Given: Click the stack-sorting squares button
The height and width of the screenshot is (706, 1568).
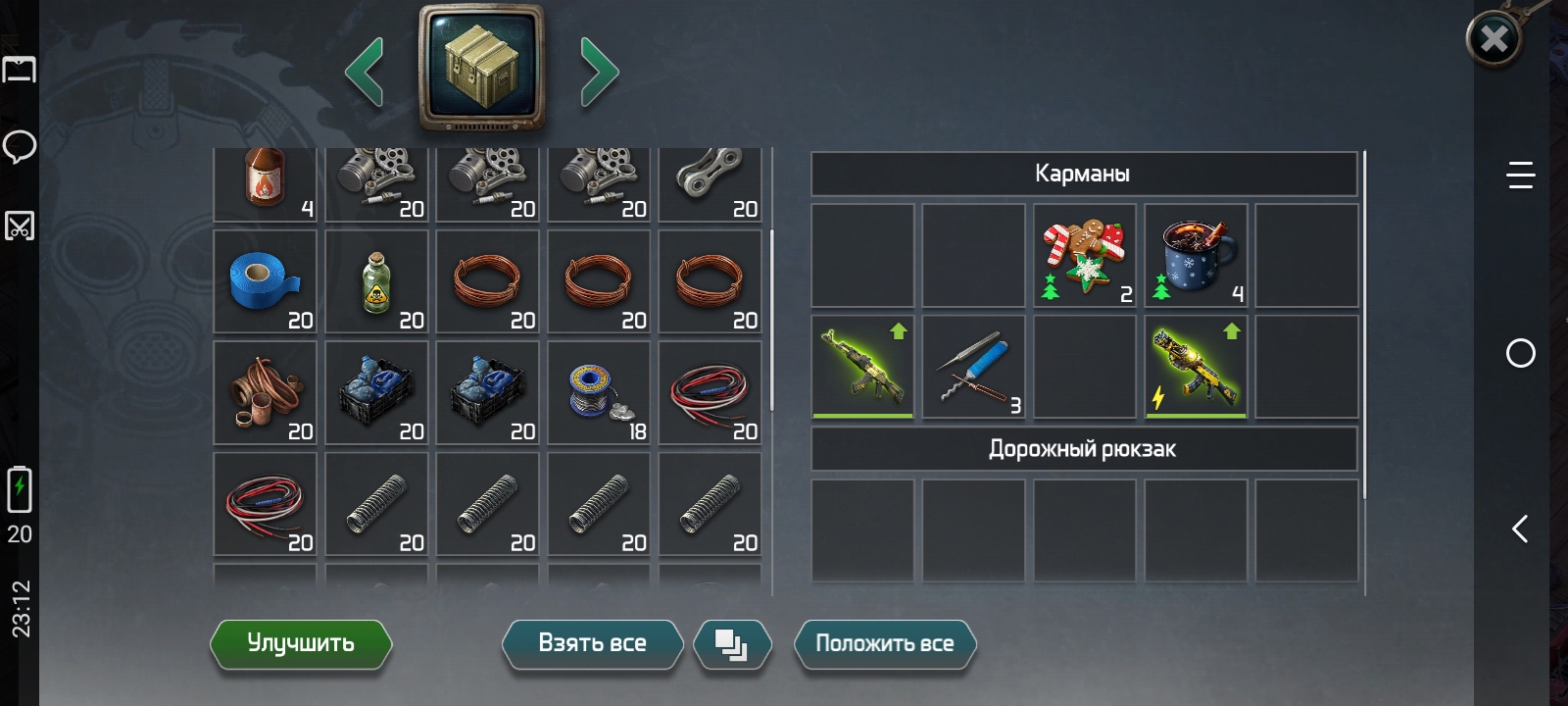Looking at the screenshot, I should (x=731, y=644).
